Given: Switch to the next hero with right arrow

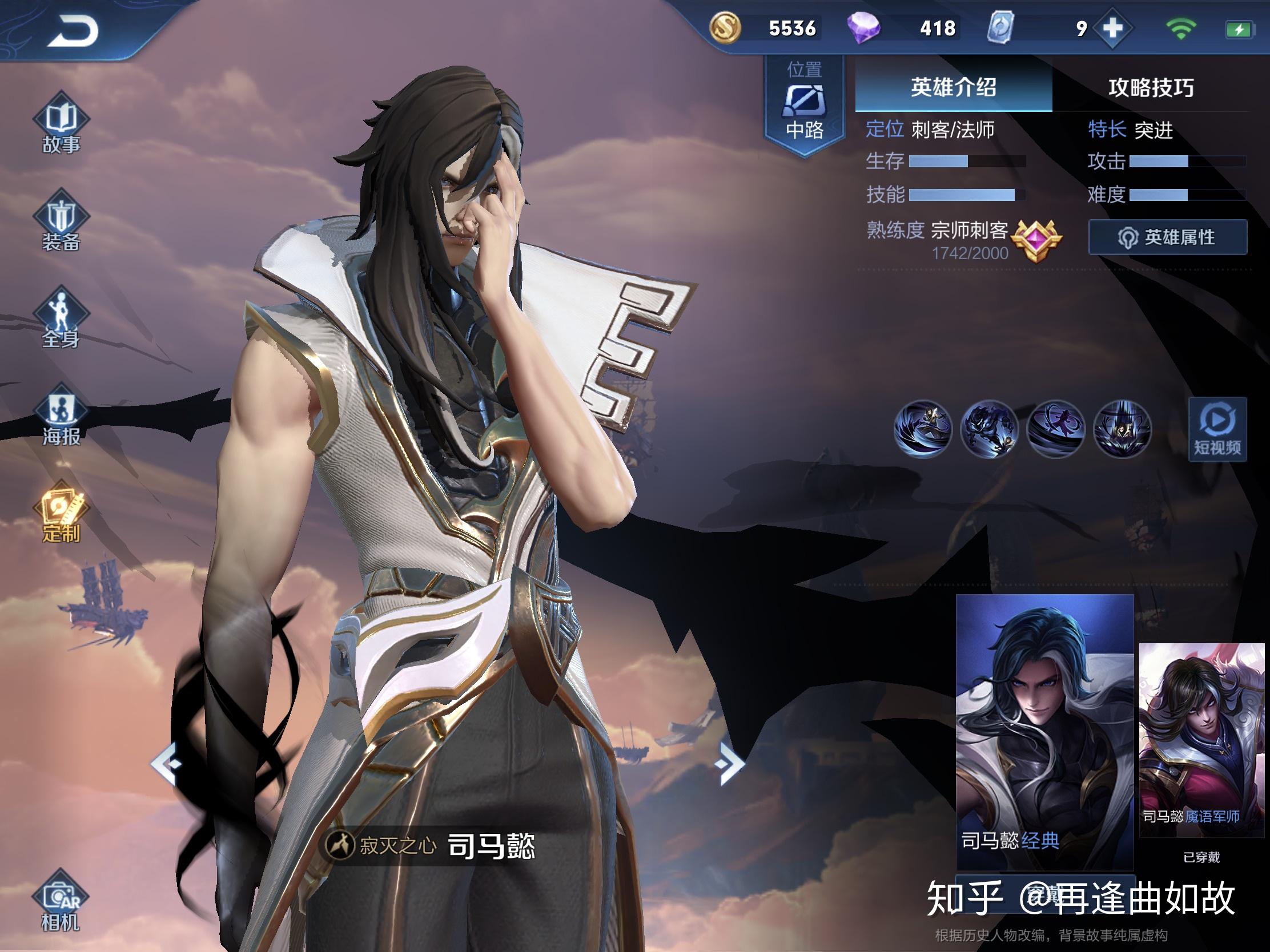Looking at the screenshot, I should pyautogui.click(x=729, y=763).
